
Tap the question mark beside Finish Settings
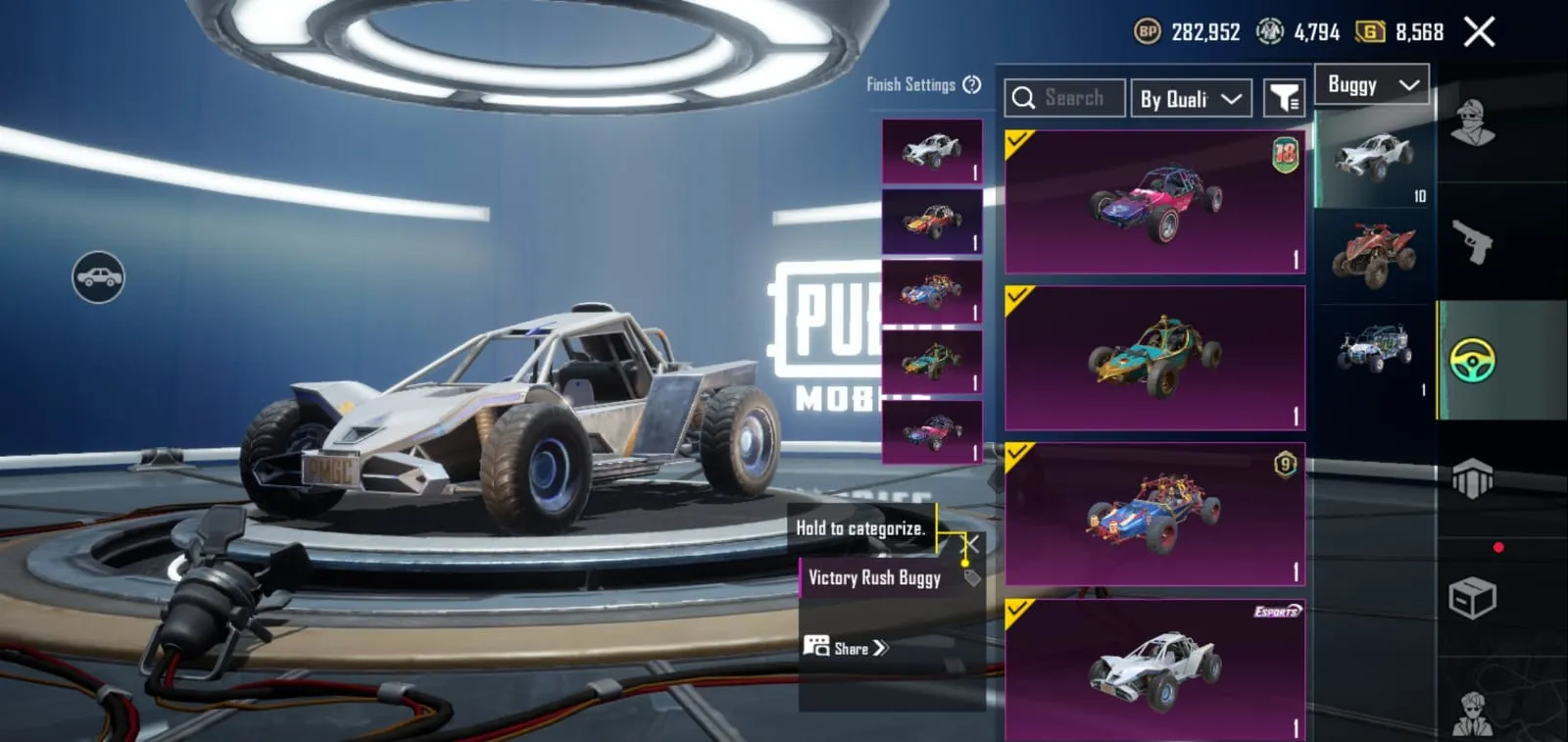click(x=971, y=85)
